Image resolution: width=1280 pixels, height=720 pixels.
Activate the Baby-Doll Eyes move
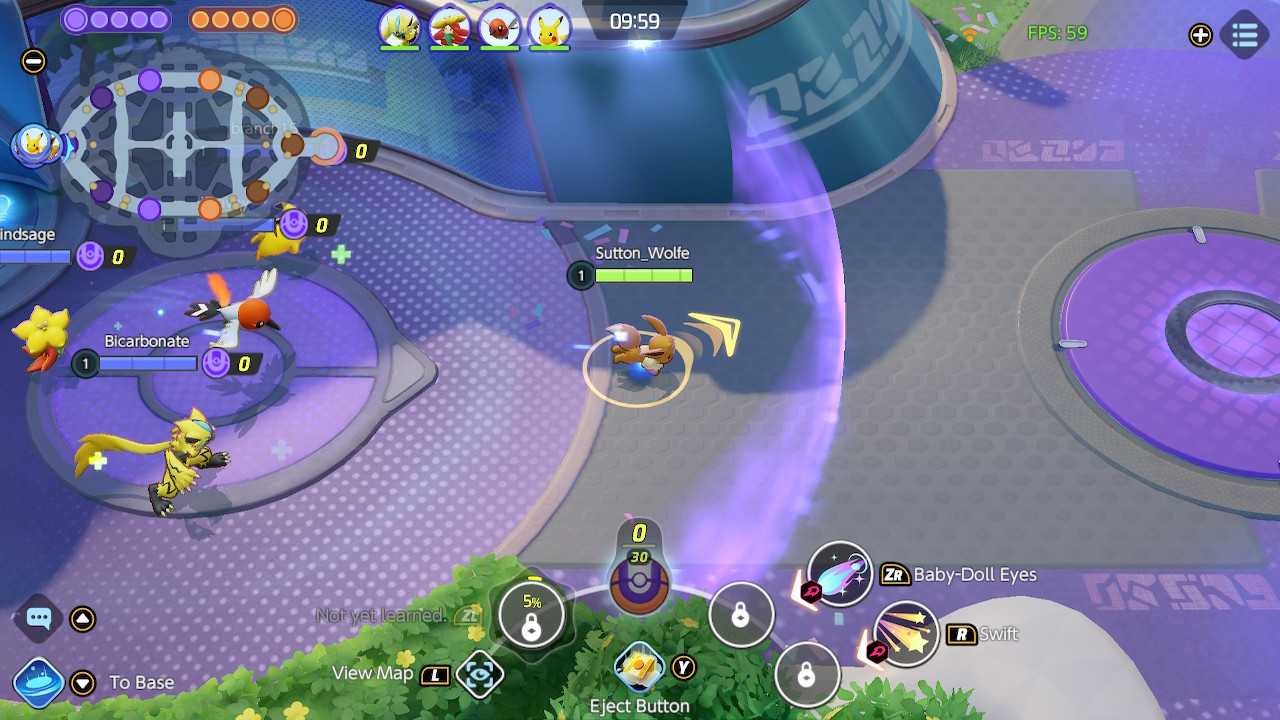pos(839,574)
